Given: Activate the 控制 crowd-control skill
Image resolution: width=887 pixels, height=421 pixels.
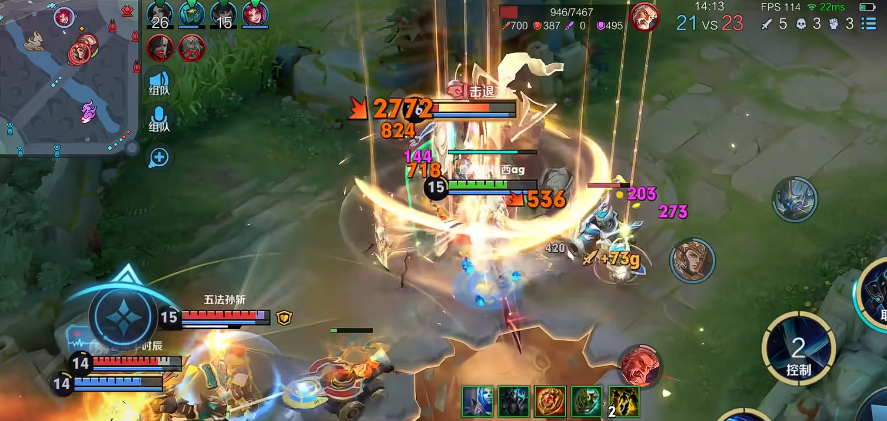Looking at the screenshot, I should coord(798,350).
